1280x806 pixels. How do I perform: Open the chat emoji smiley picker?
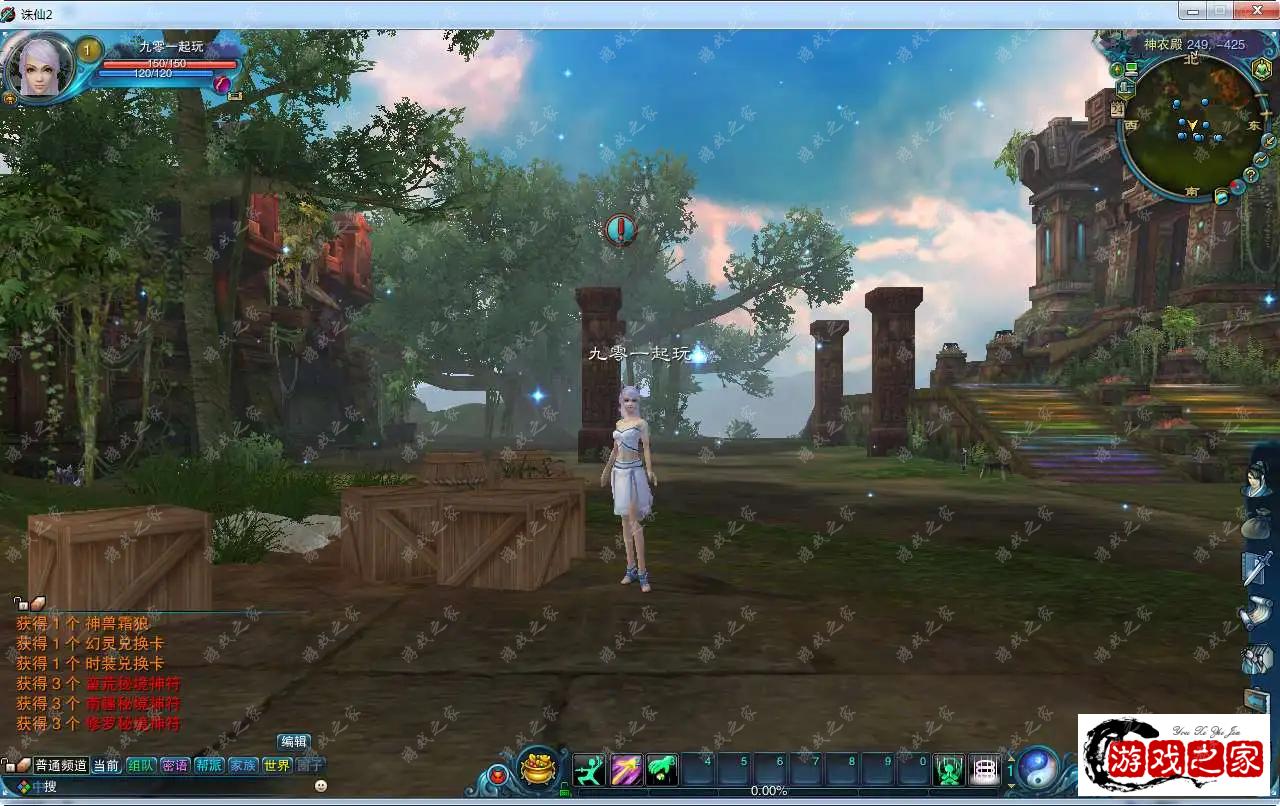321,786
